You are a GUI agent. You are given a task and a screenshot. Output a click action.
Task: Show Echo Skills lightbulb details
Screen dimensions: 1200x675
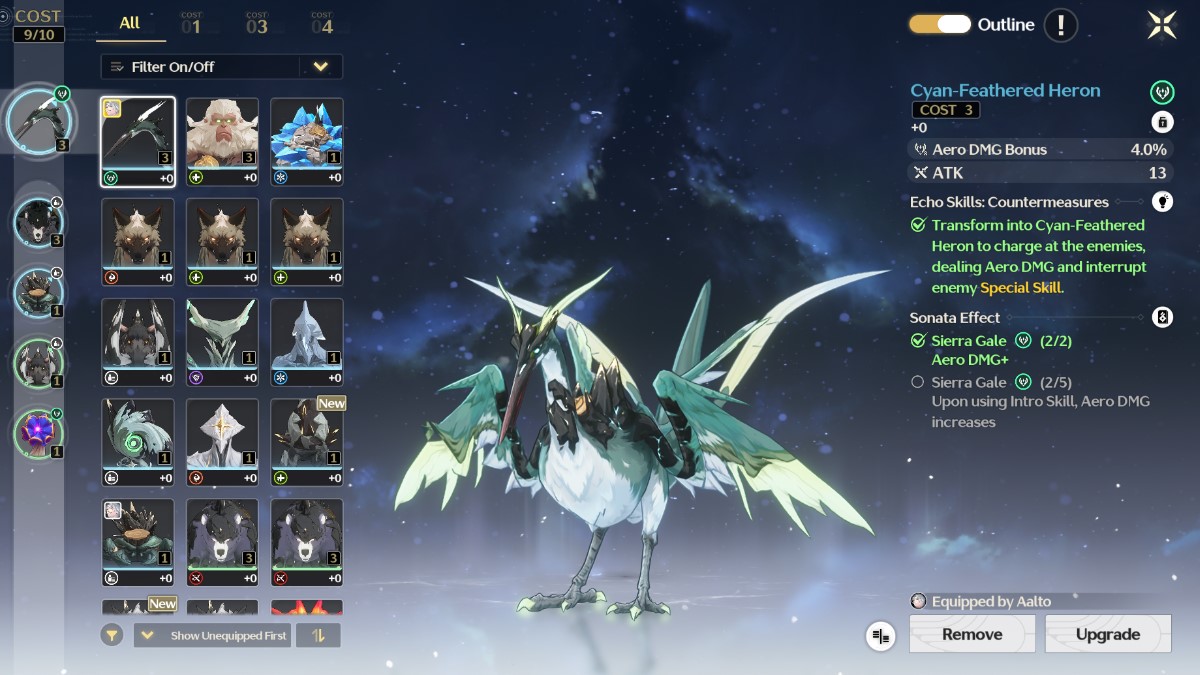click(x=1162, y=201)
